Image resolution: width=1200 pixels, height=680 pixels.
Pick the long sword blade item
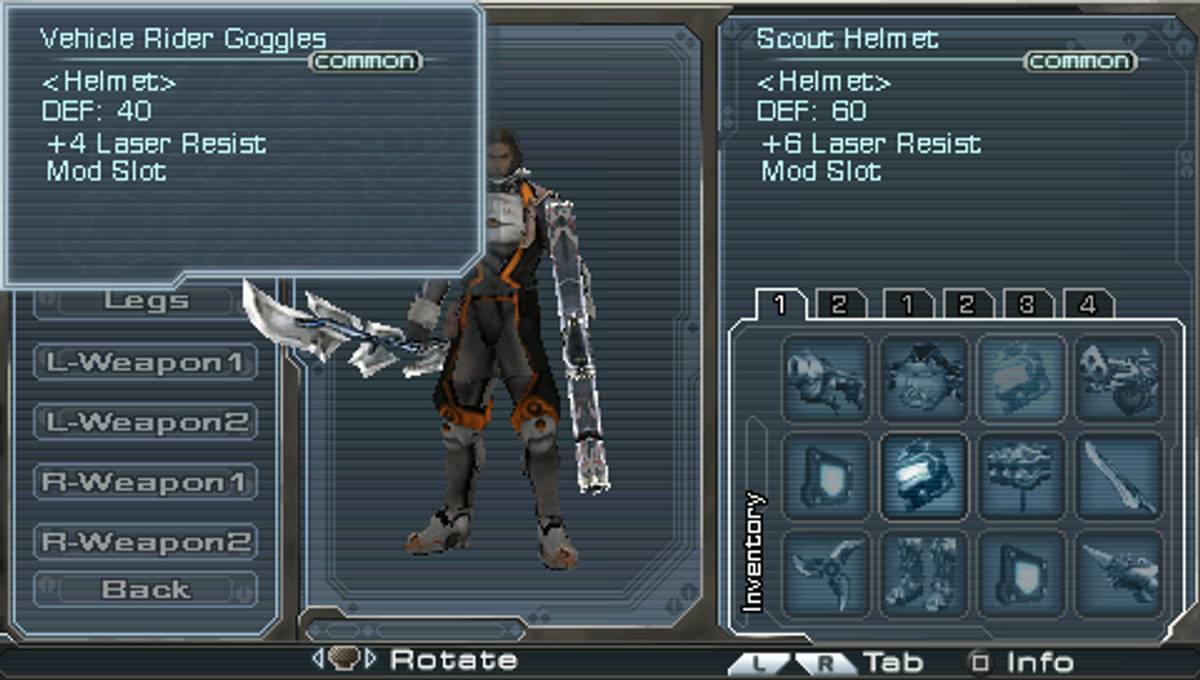pyautogui.click(x=1120, y=476)
